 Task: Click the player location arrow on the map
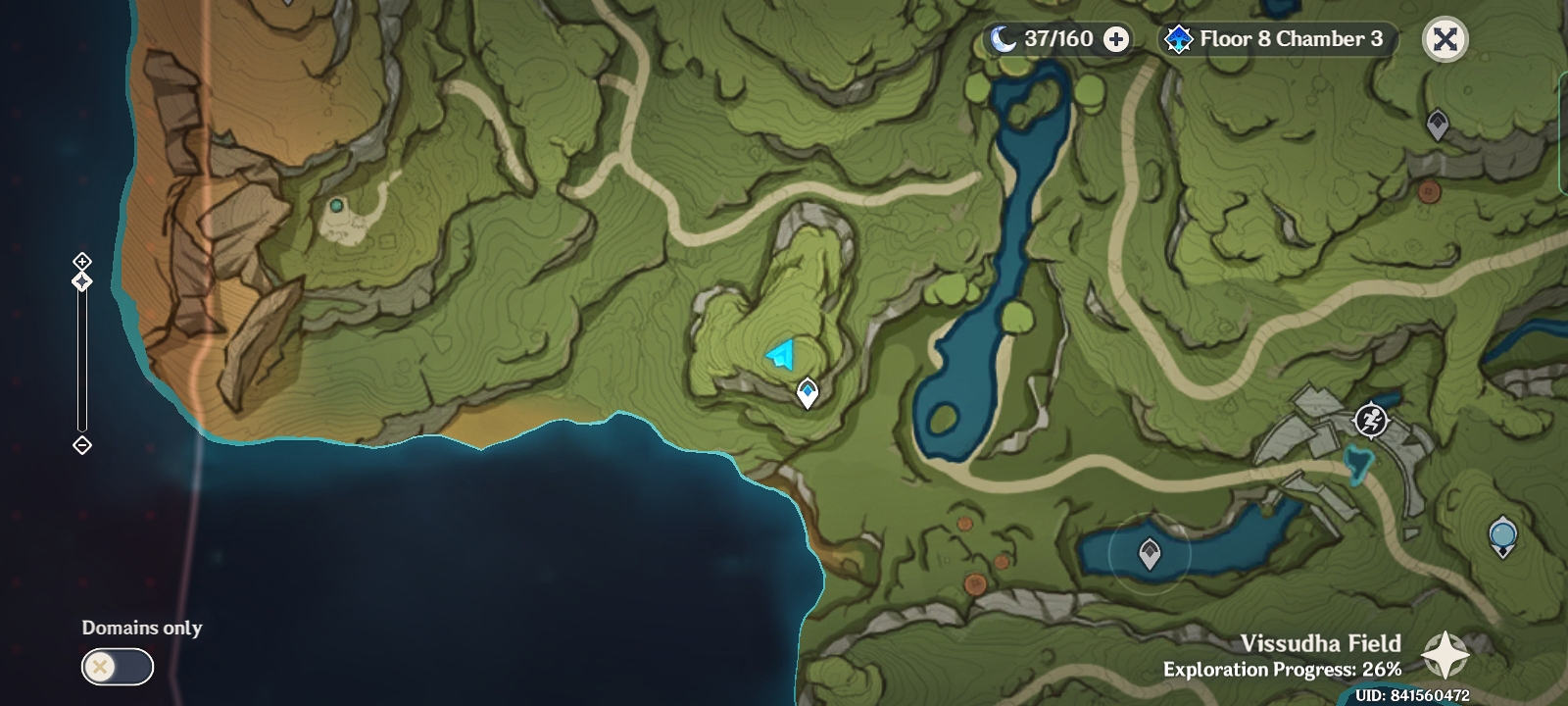coord(779,353)
